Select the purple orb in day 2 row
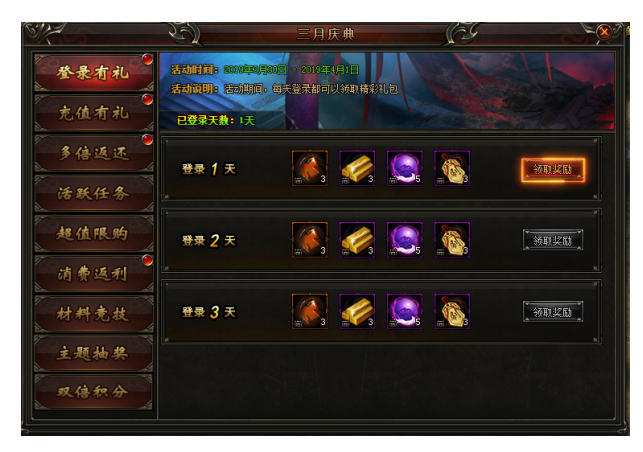Image resolution: width=643 pixels, height=452 pixels. 404,240
